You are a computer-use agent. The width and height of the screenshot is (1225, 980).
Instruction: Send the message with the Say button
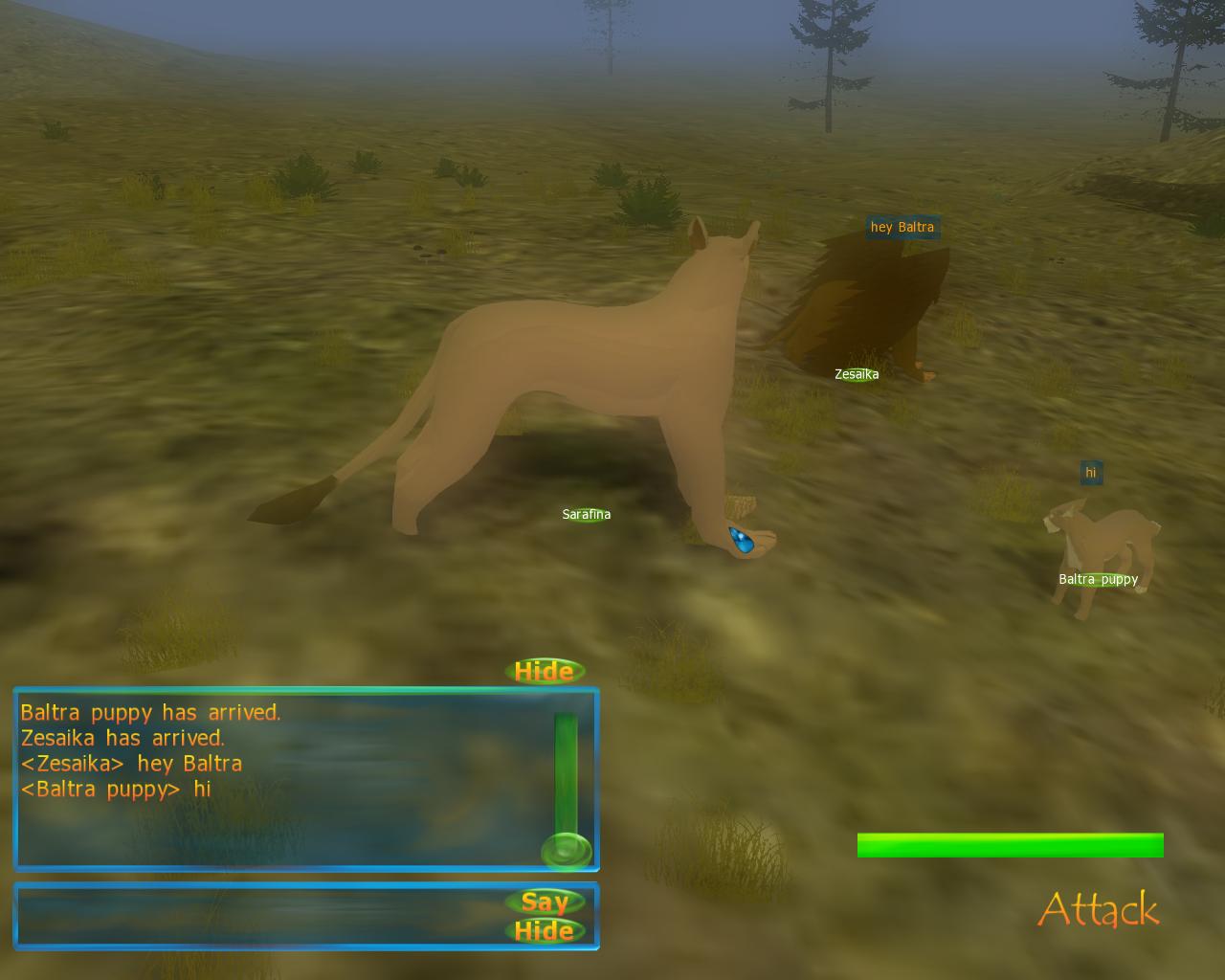click(545, 902)
